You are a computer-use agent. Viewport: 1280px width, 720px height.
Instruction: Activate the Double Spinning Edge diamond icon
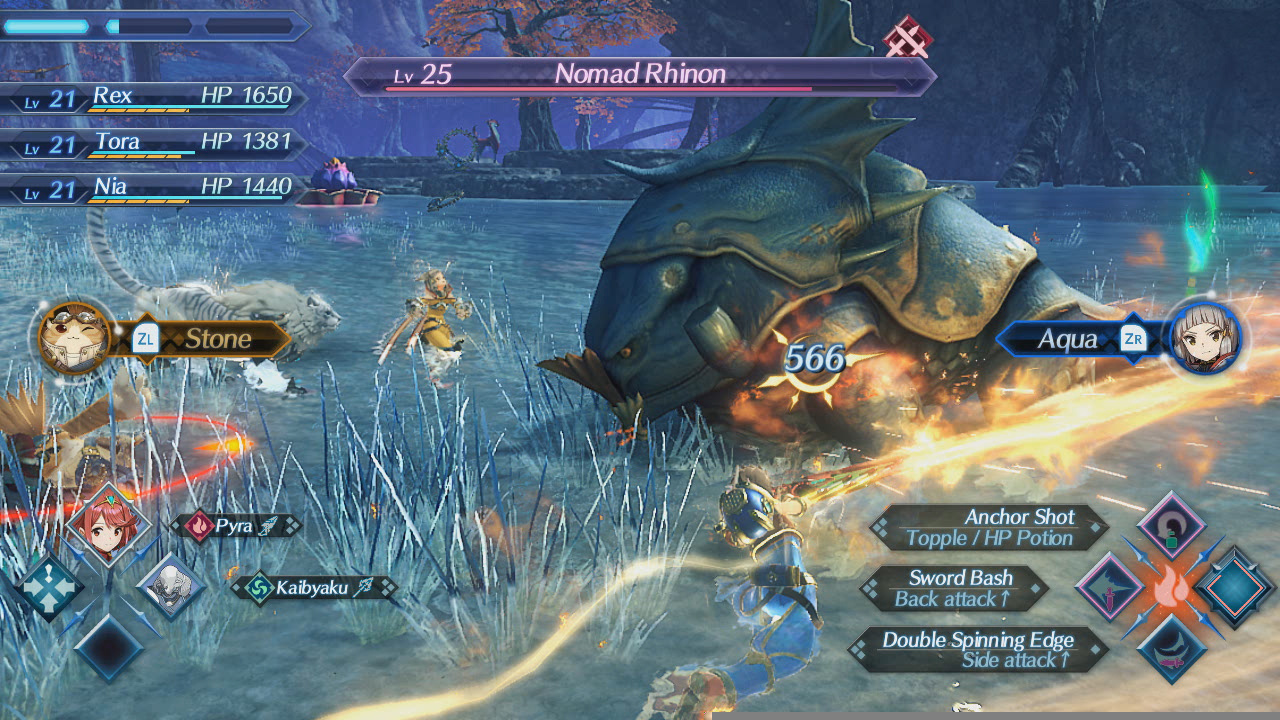(1171, 648)
